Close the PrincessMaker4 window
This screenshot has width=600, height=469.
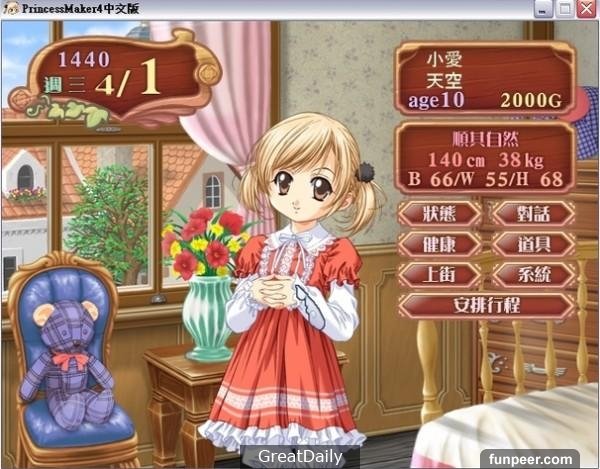(x=588, y=9)
